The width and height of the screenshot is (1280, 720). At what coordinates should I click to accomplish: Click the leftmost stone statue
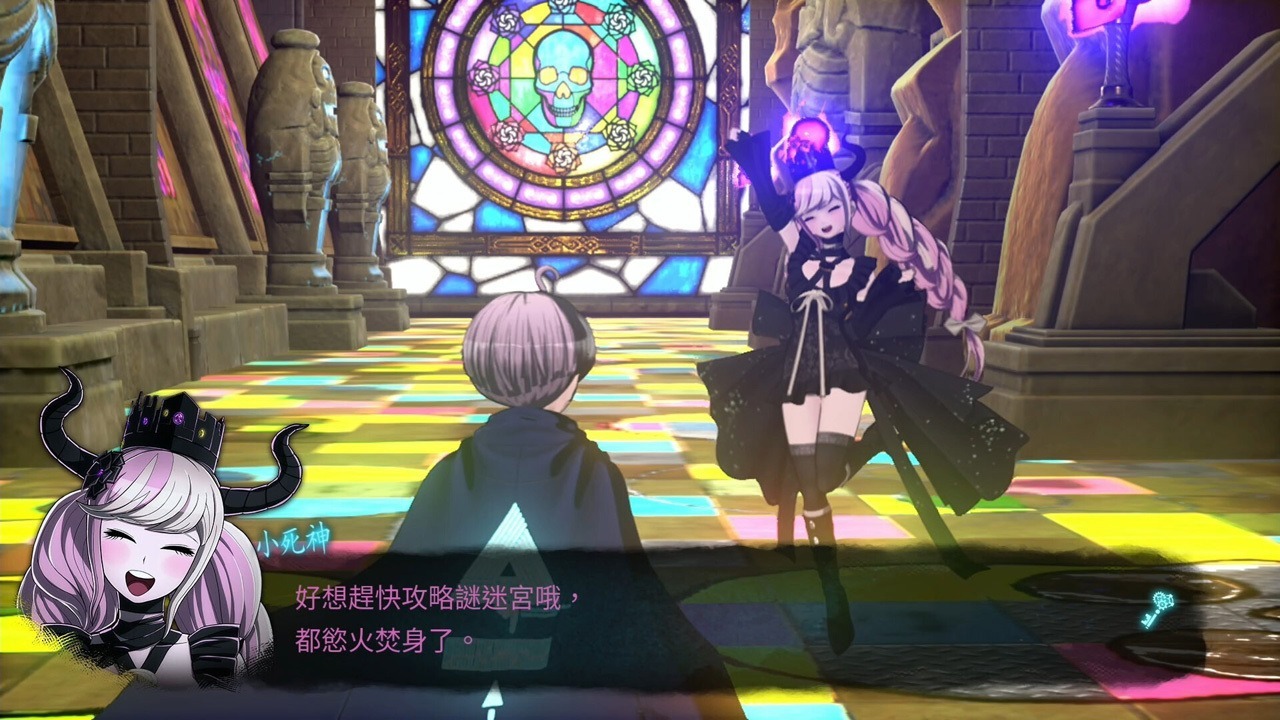click(20, 150)
